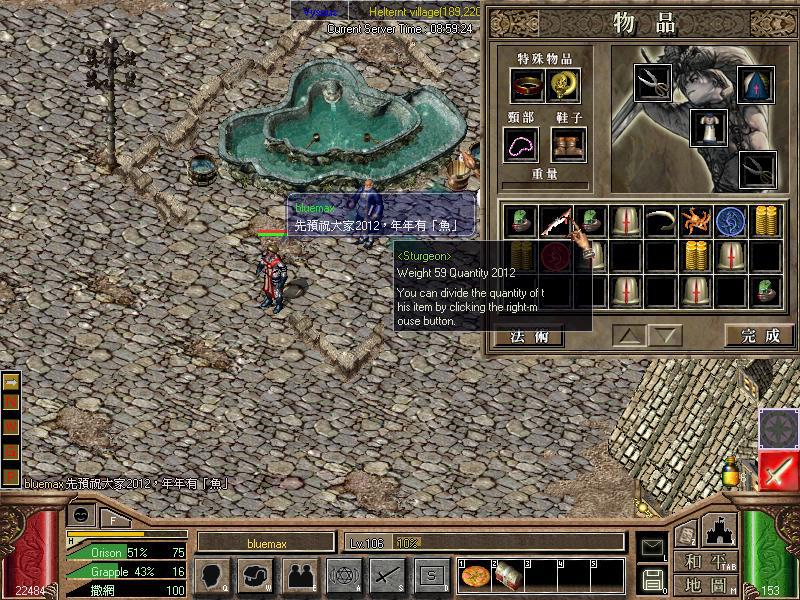Use the pizza item in hotbar slot 1
The image size is (800, 600).
[474, 577]
